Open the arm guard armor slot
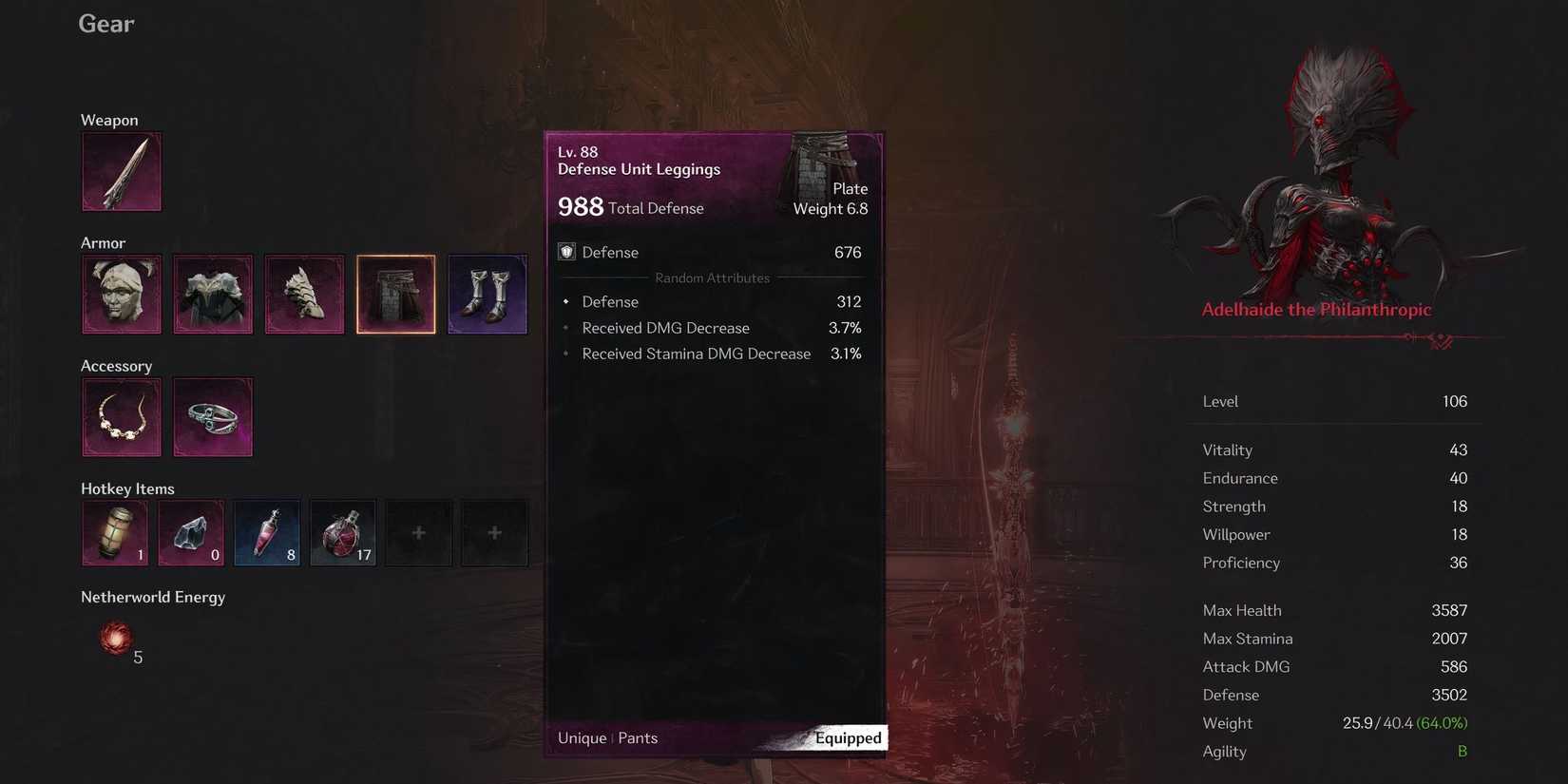 304,294
